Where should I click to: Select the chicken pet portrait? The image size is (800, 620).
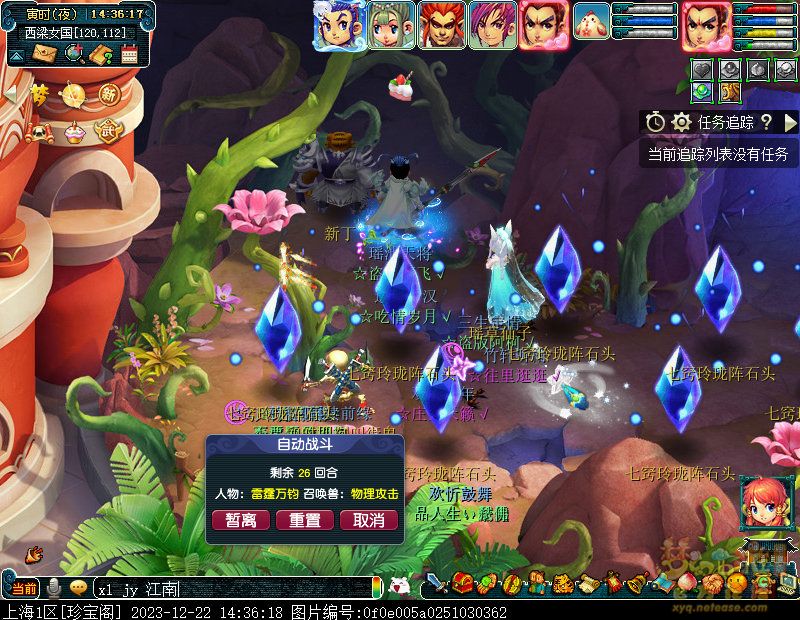tap(592, 22)
